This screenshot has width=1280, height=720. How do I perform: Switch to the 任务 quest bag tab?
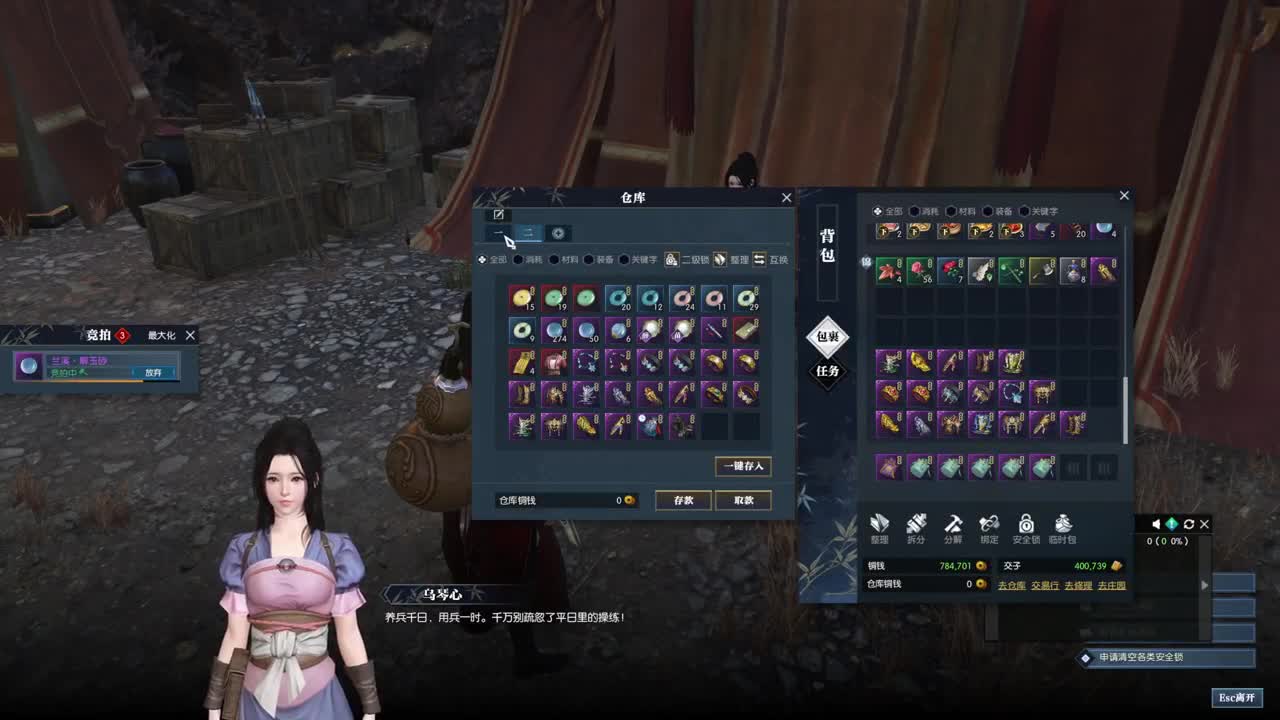(827, 371)
